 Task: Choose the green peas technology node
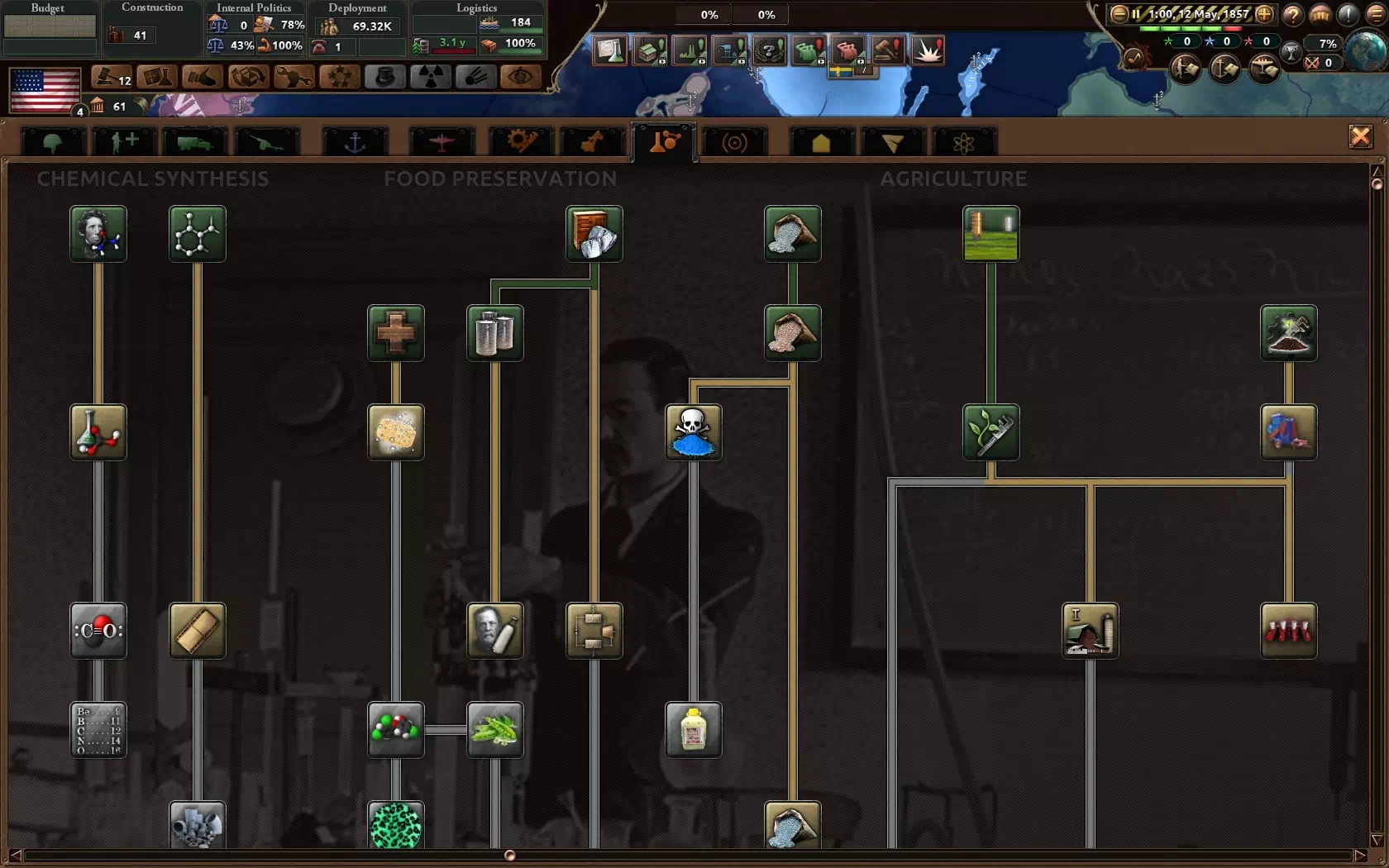(x=494, y=729)
